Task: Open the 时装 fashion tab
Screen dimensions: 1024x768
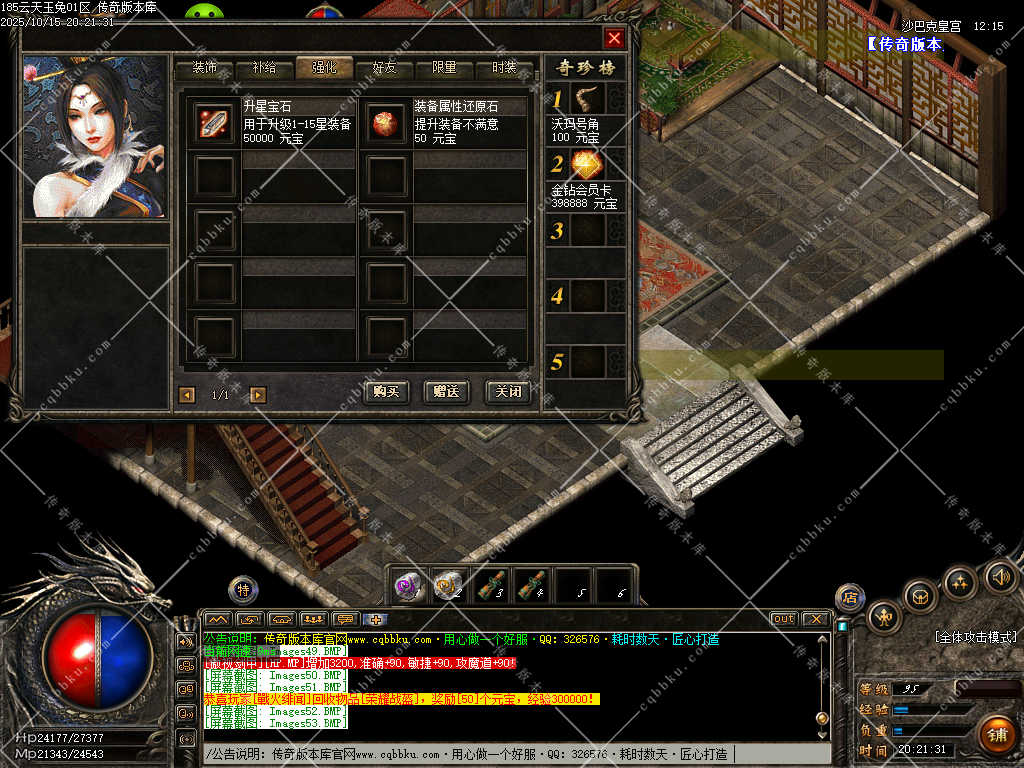Action: tap(504, 68)
